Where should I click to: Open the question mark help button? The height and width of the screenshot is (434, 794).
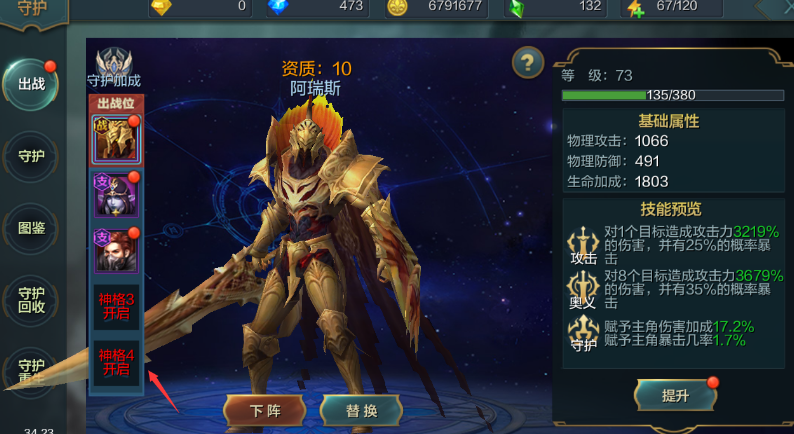527,63
